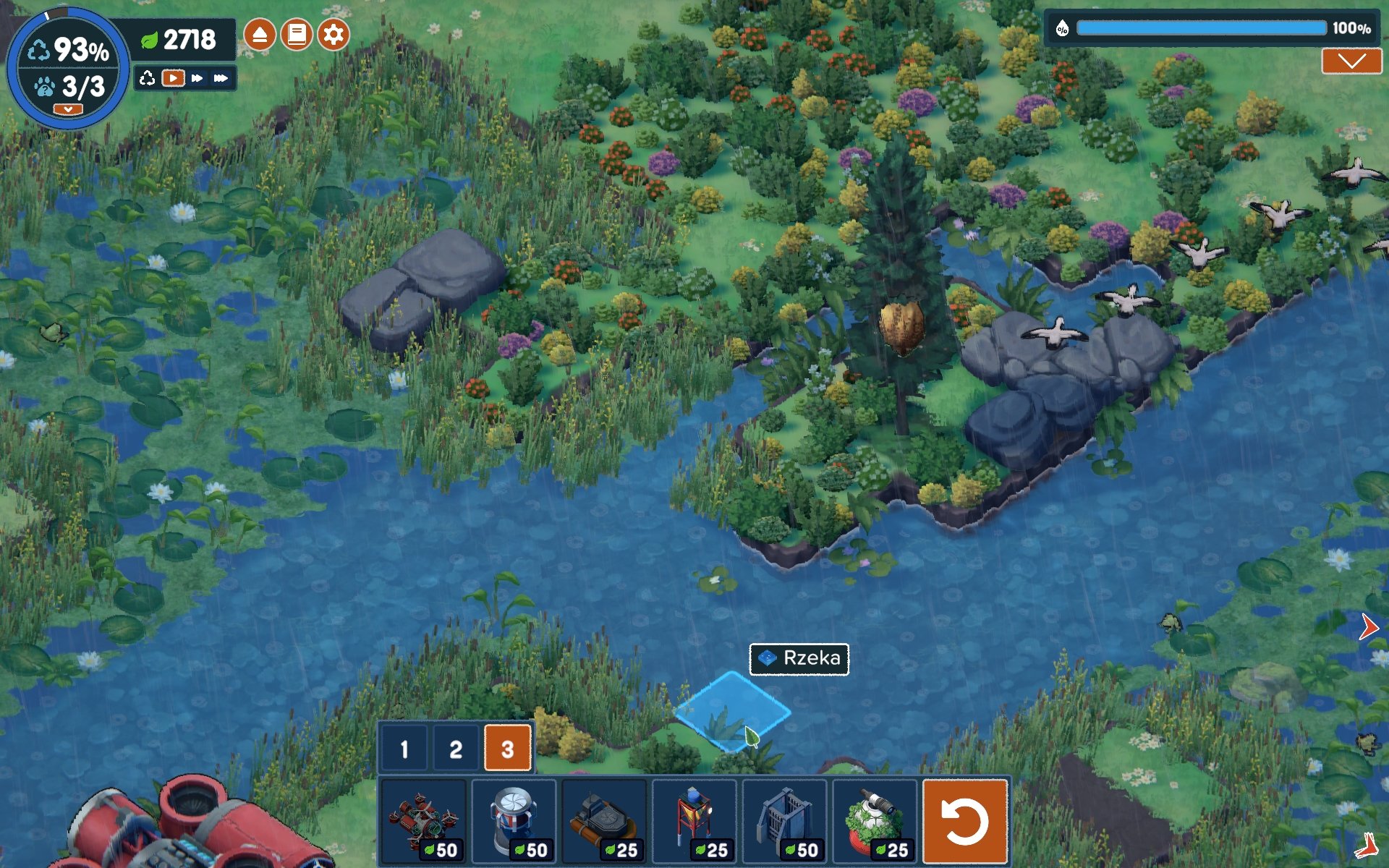Set game speed to double fast-forward

coord(197,78)
